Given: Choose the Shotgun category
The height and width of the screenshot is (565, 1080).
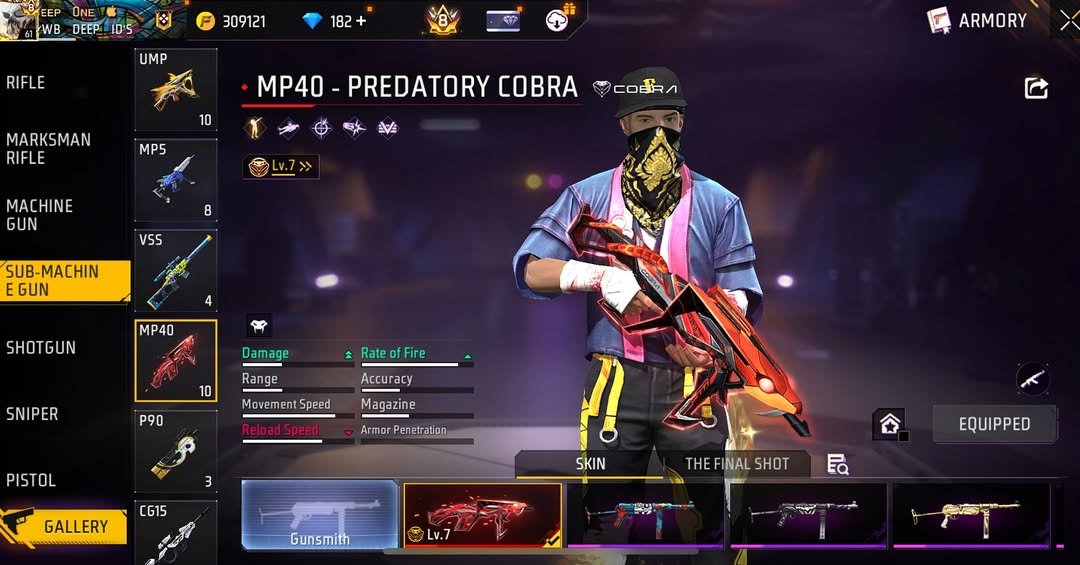Looking at the screenshot, I should click(x=41, y=348).
